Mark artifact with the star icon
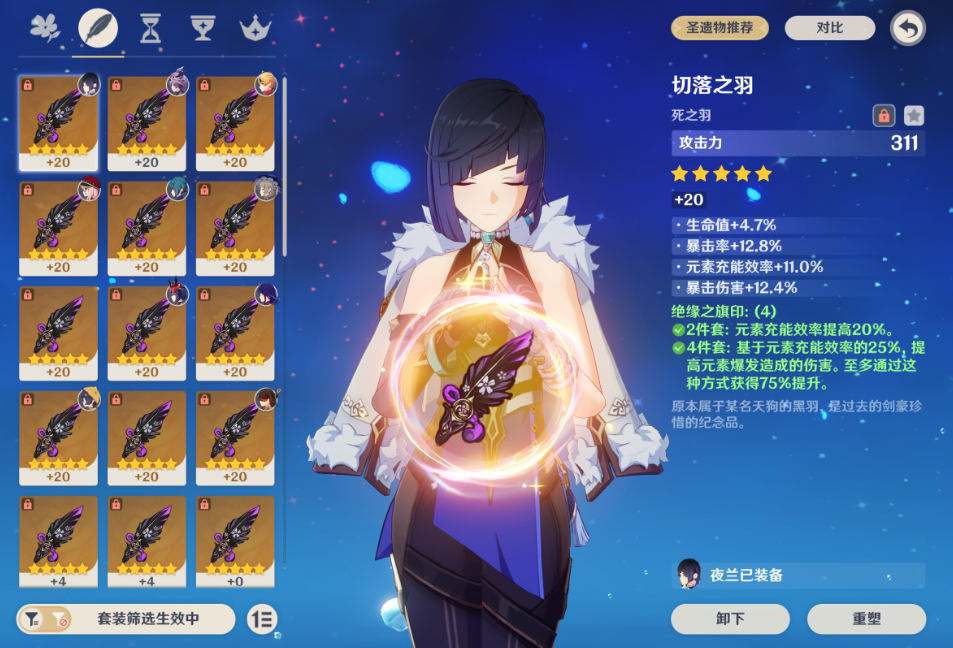This screenshot has height=648, width=953. (x=913, y=115)
